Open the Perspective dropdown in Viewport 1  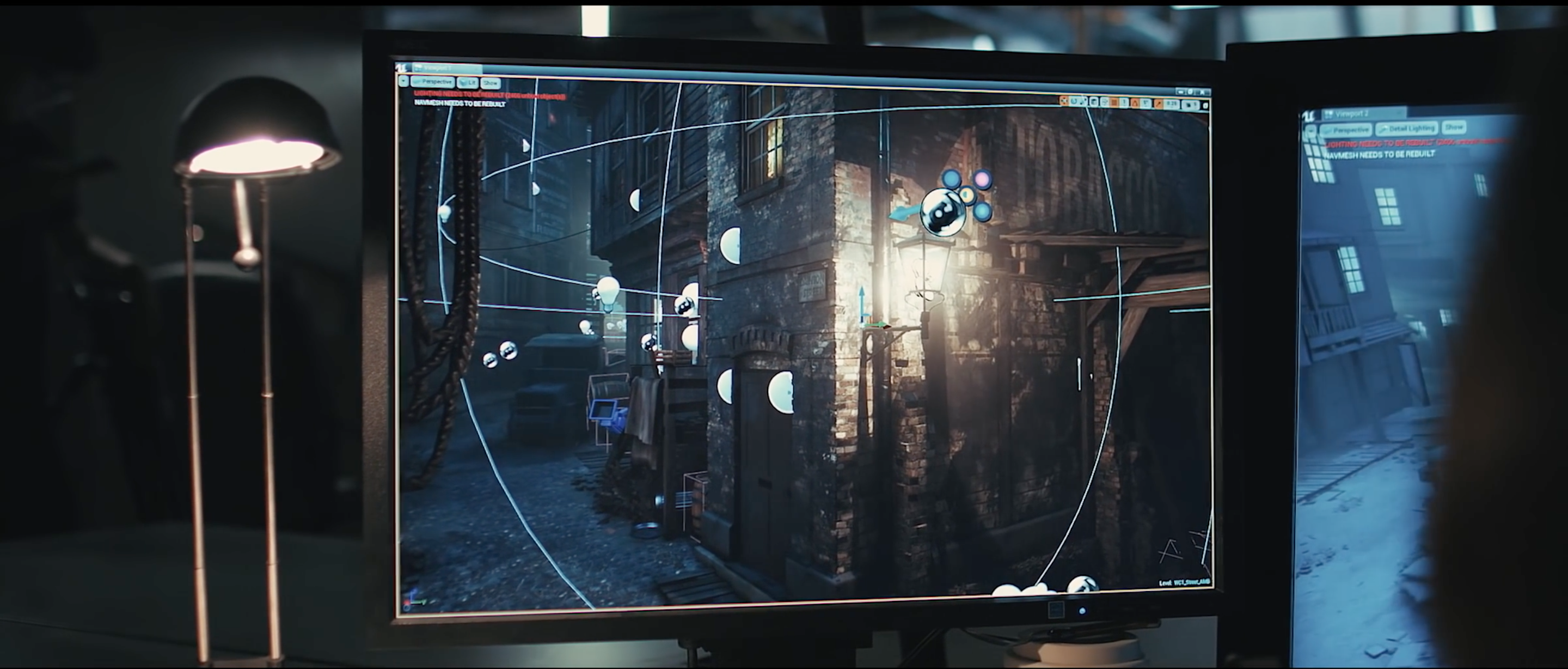coord(433,82)
